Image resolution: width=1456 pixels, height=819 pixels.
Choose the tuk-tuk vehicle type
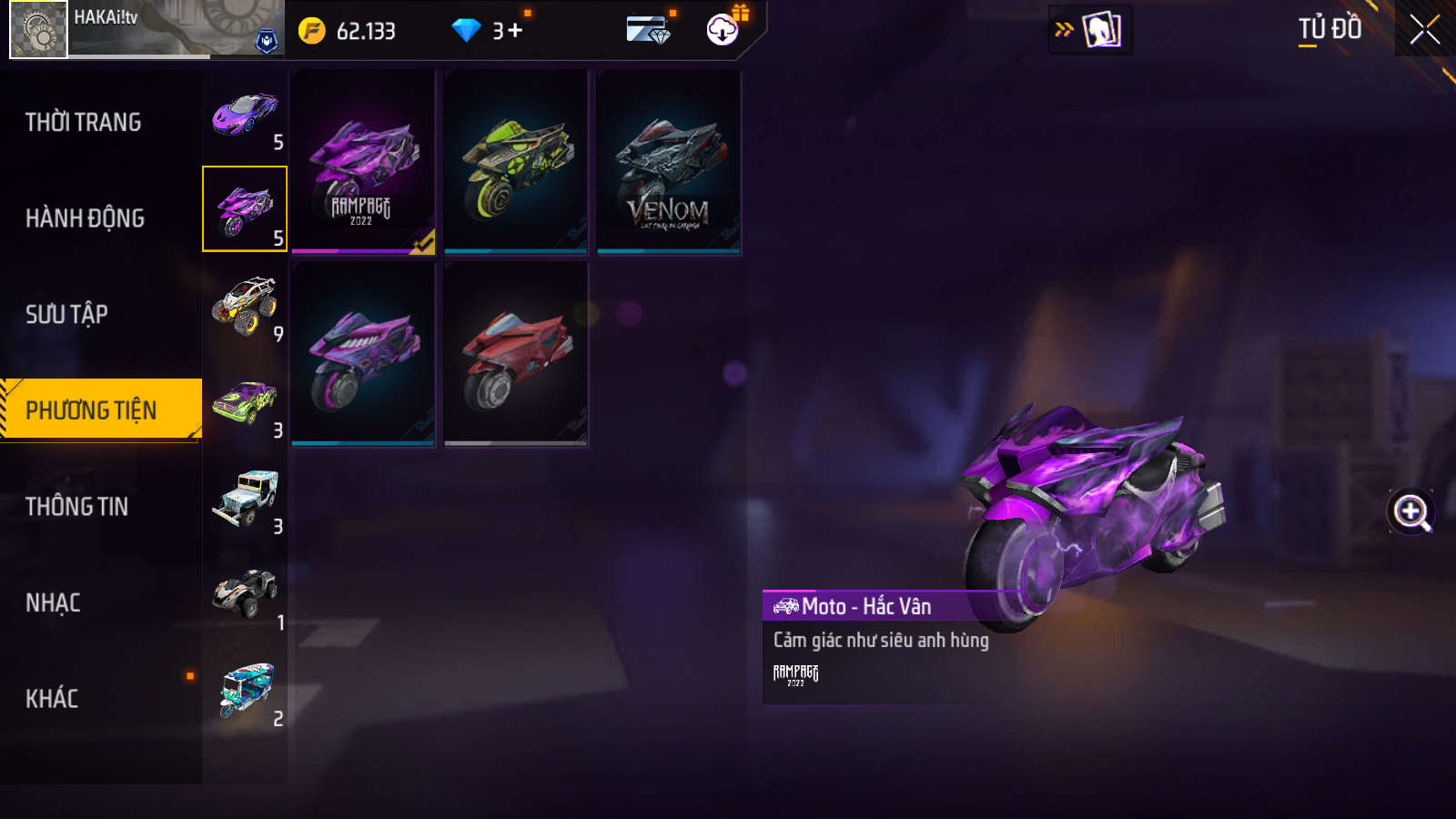pos(244,691)
